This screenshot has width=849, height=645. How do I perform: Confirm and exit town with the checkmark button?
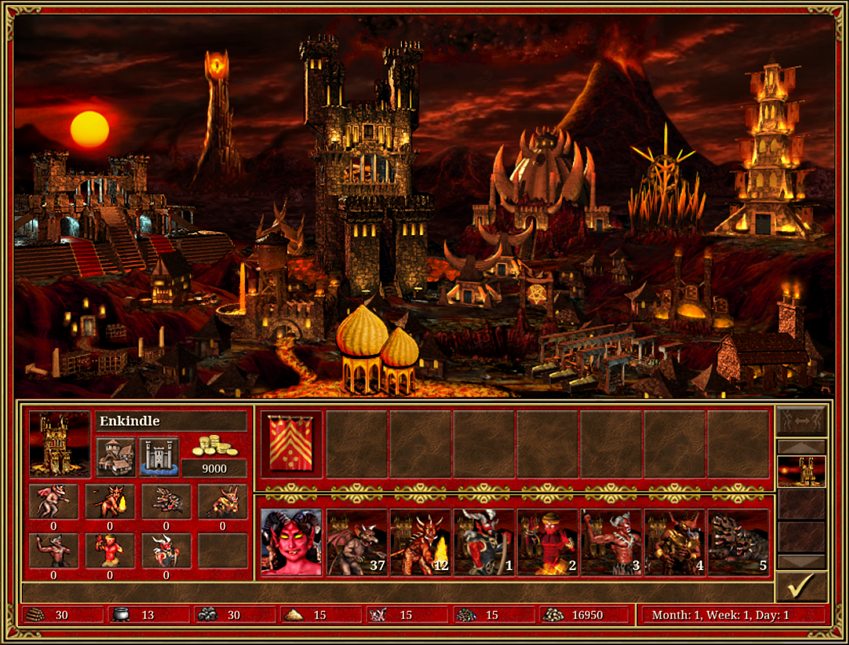801,585
